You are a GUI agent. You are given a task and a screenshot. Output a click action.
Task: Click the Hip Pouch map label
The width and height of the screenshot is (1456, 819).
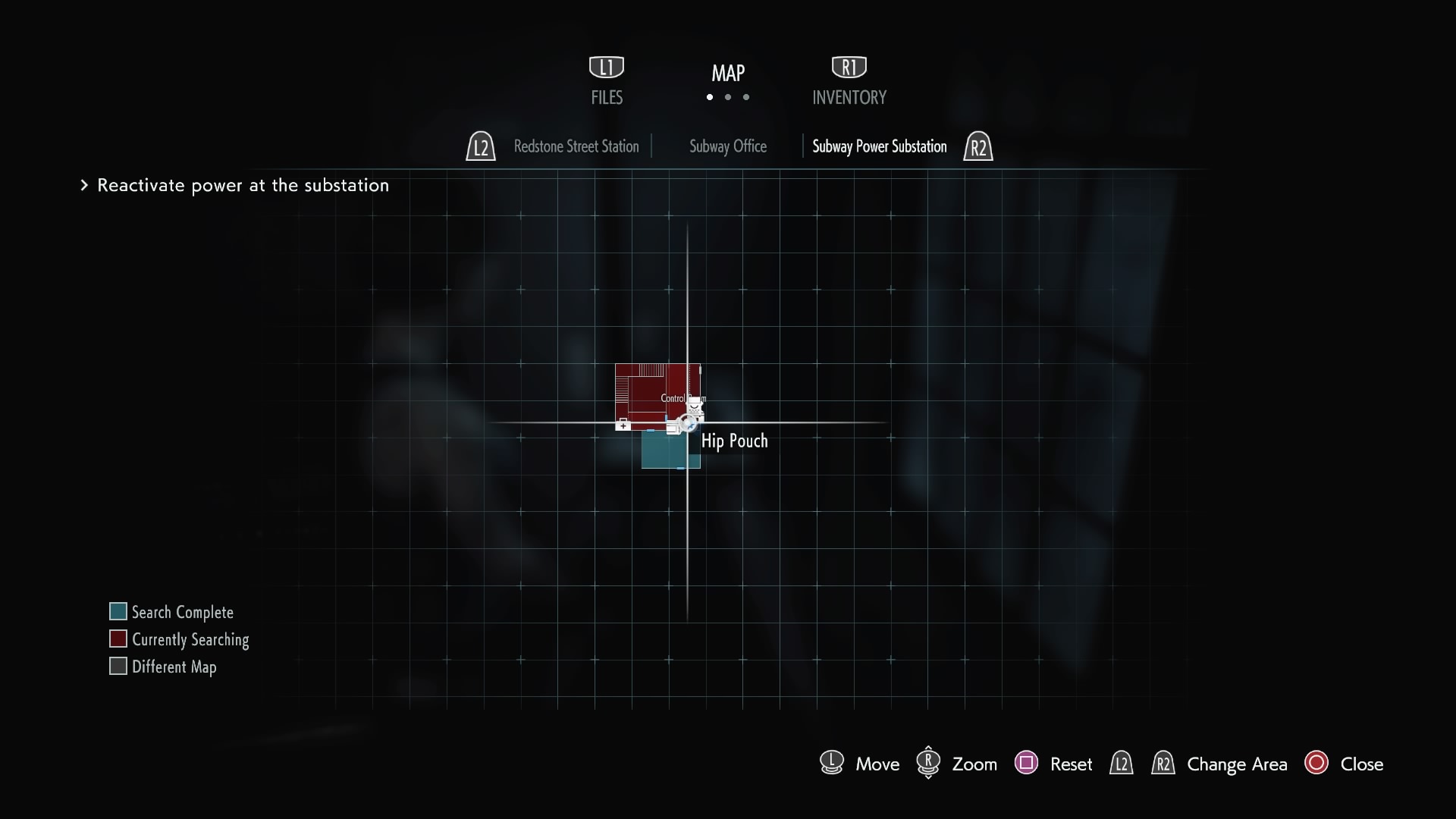(734, 441)
